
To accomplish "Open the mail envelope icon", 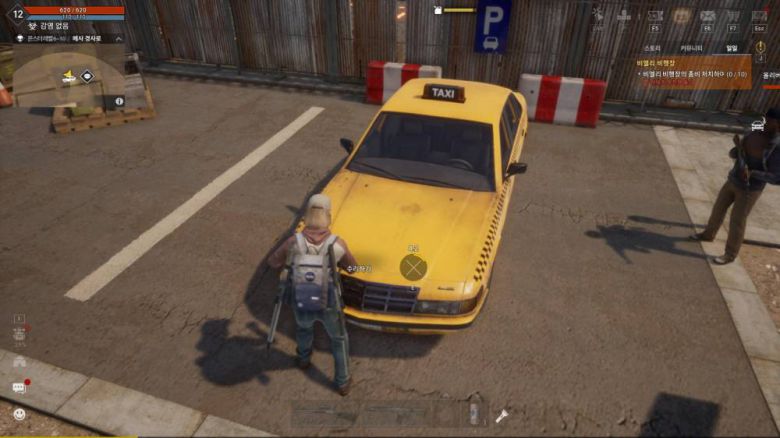I will click(707, 16).
